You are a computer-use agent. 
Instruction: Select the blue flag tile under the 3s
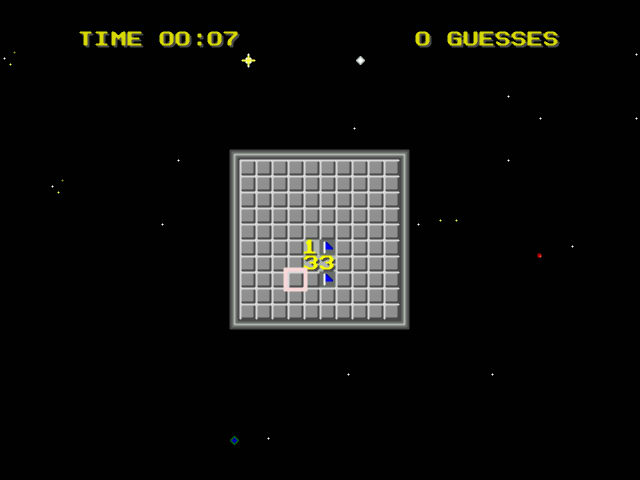[327, 279]
